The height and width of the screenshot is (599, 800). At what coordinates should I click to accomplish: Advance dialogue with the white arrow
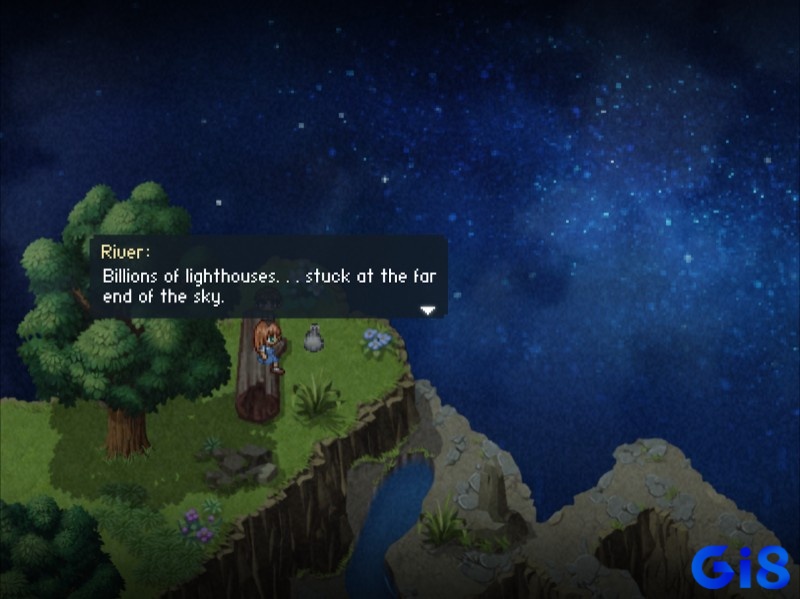(x=428, y=310)
